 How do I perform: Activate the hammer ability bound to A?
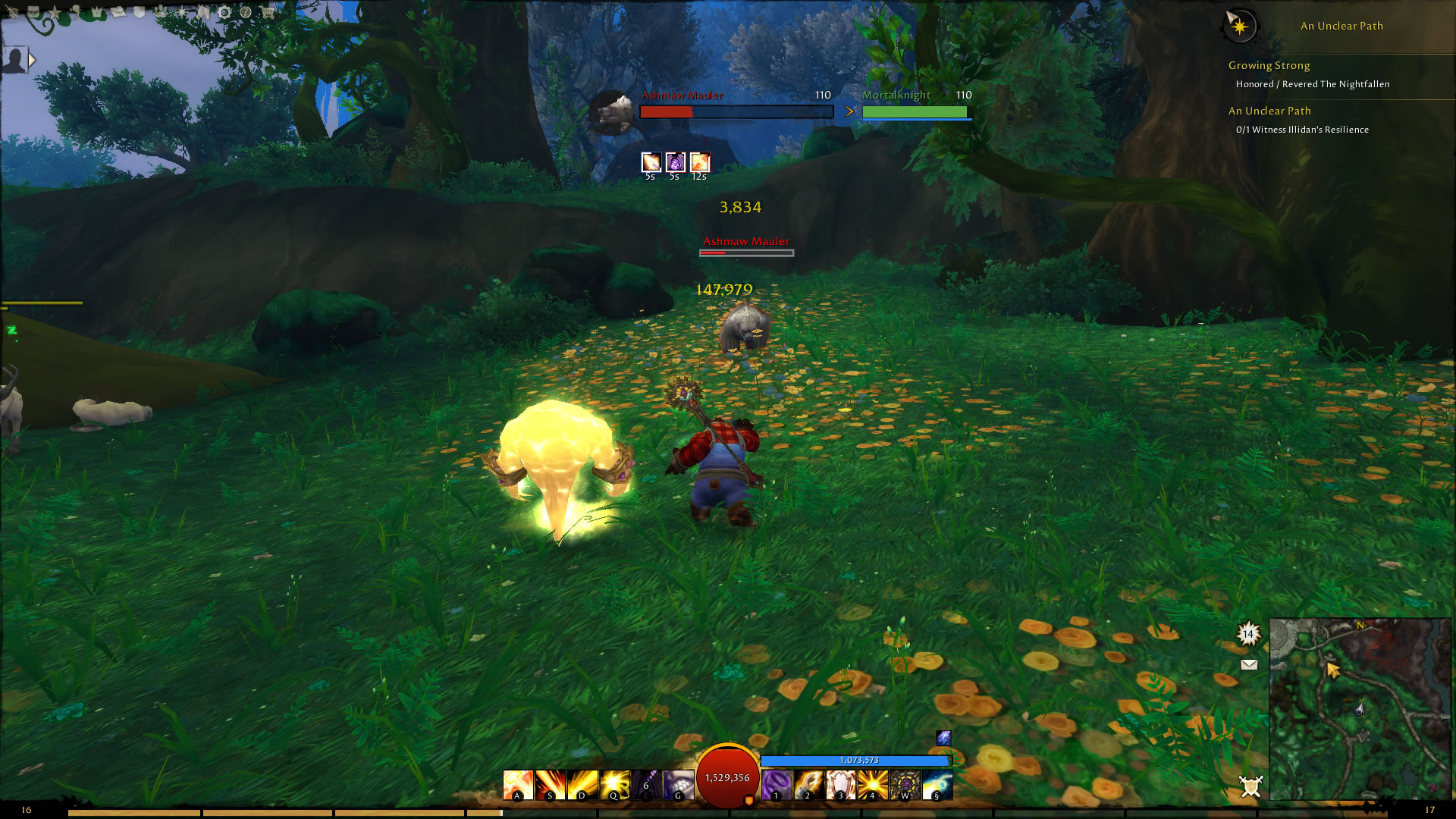coord(518,785)
